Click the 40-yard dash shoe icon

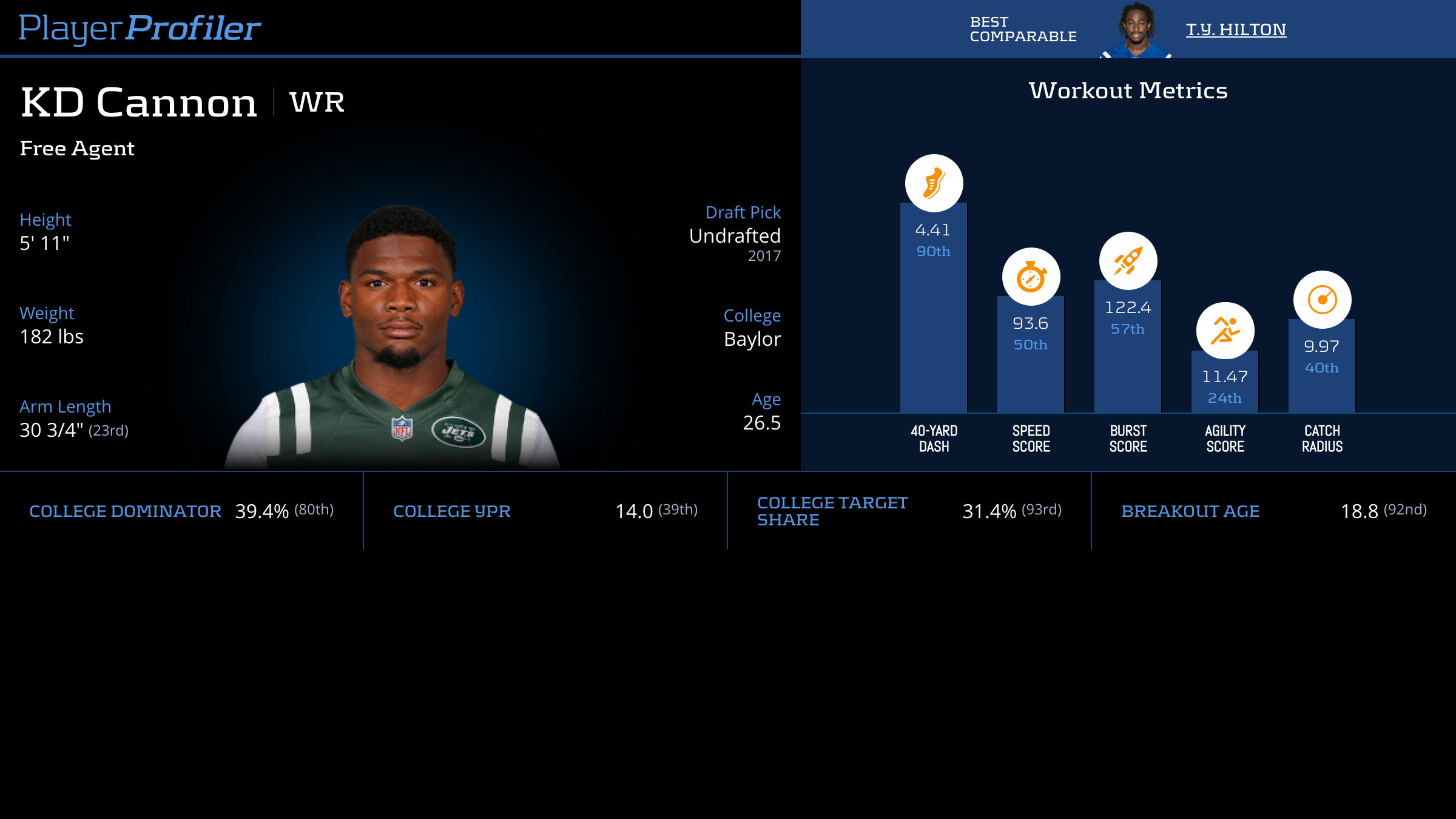[934, 183]
